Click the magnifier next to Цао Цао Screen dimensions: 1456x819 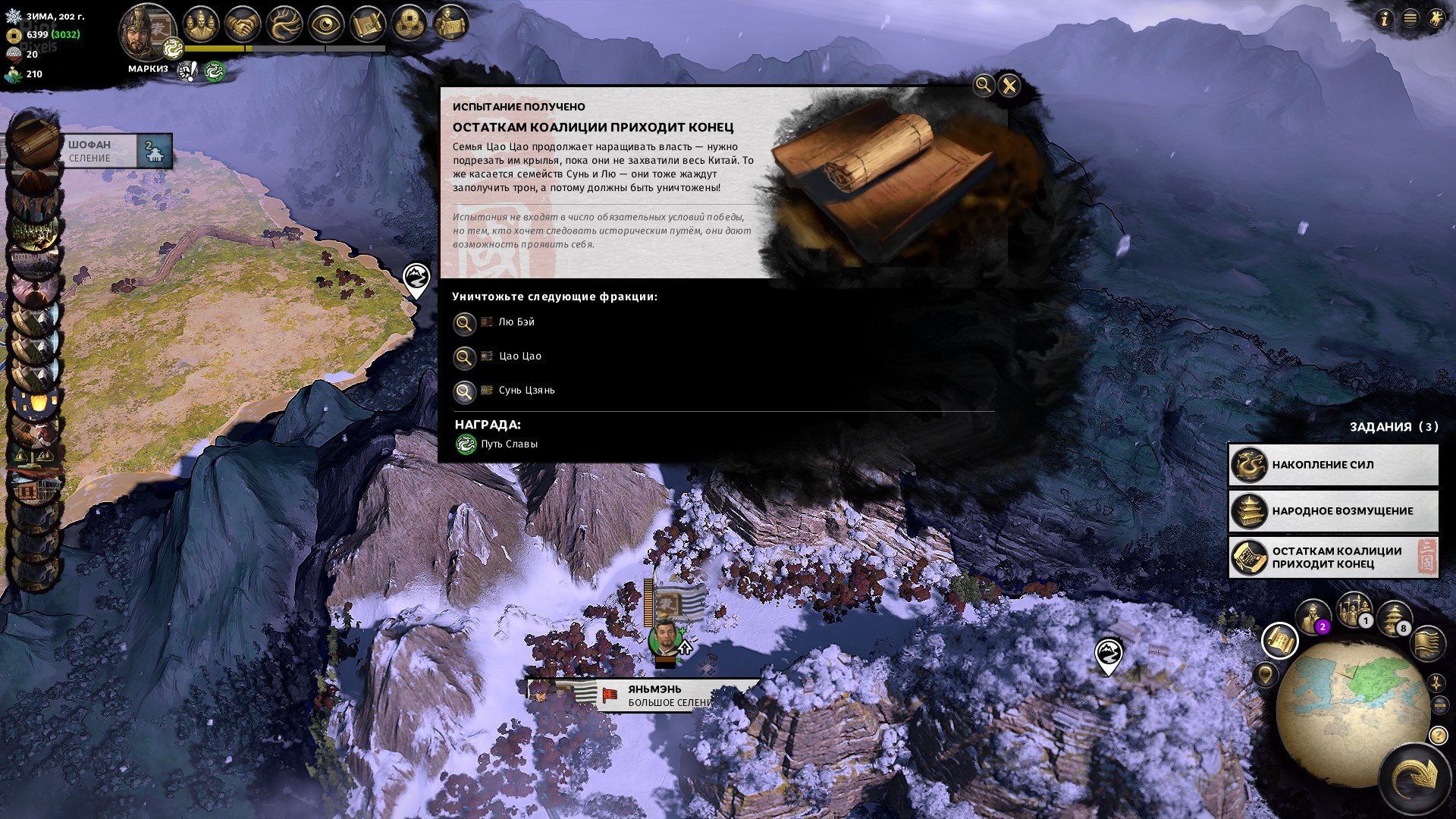(465, 357)
